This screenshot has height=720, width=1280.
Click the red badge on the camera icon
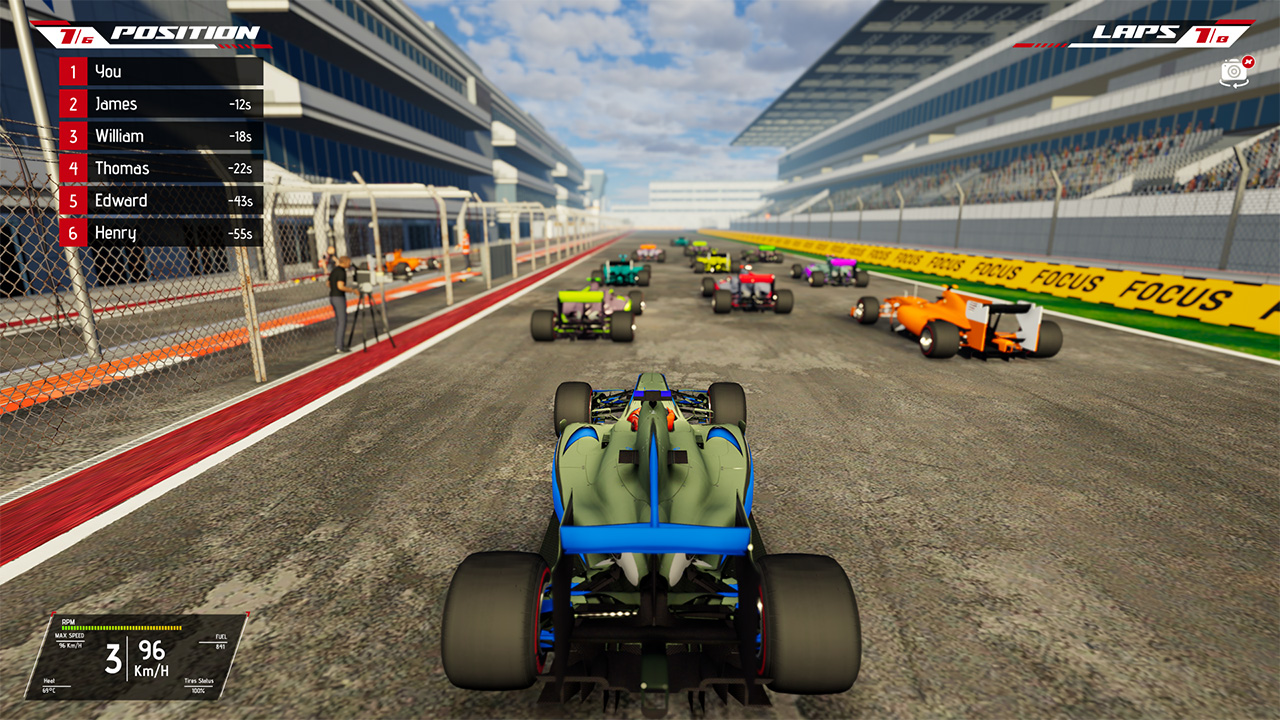1248,62
